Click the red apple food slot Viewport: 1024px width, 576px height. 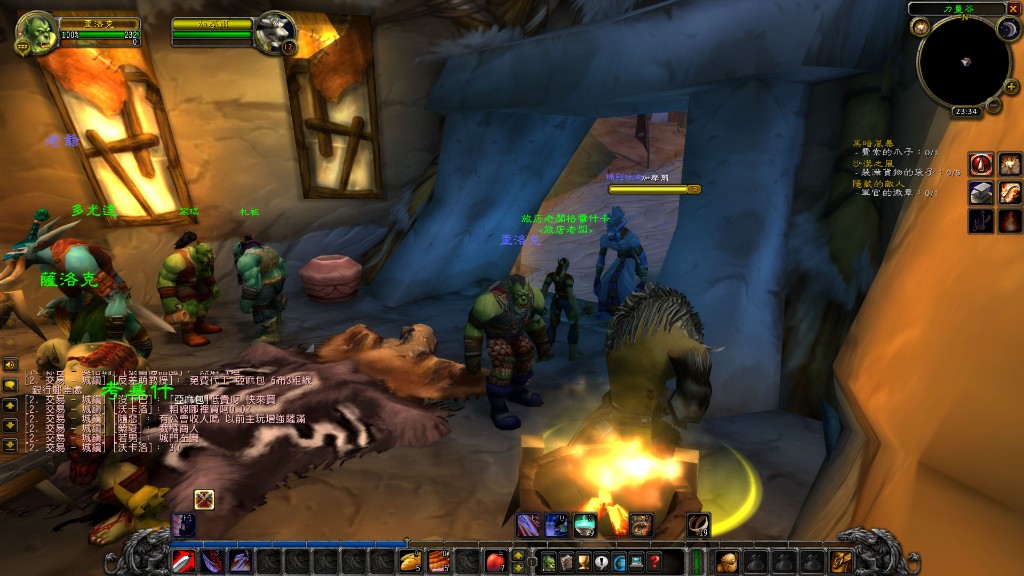pos(495,561)
